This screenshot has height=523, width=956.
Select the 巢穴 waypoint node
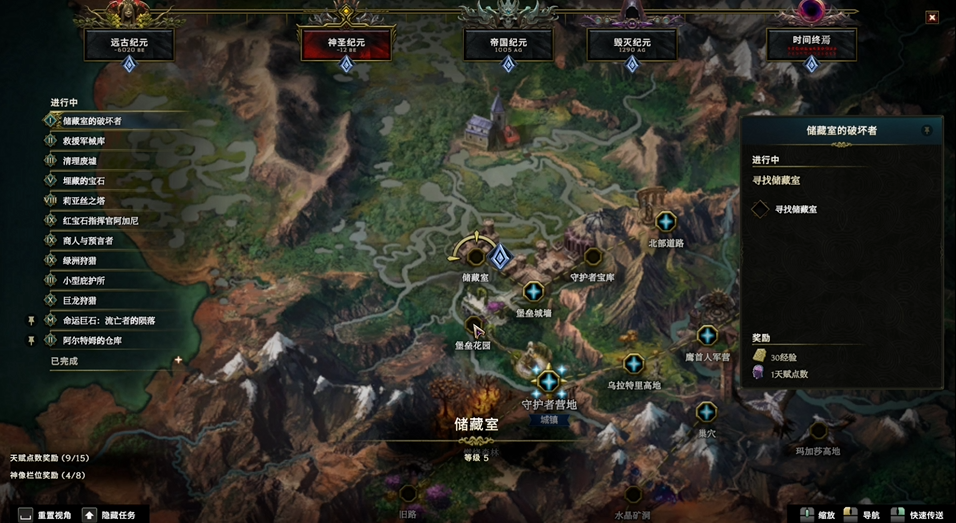[706, 411]
